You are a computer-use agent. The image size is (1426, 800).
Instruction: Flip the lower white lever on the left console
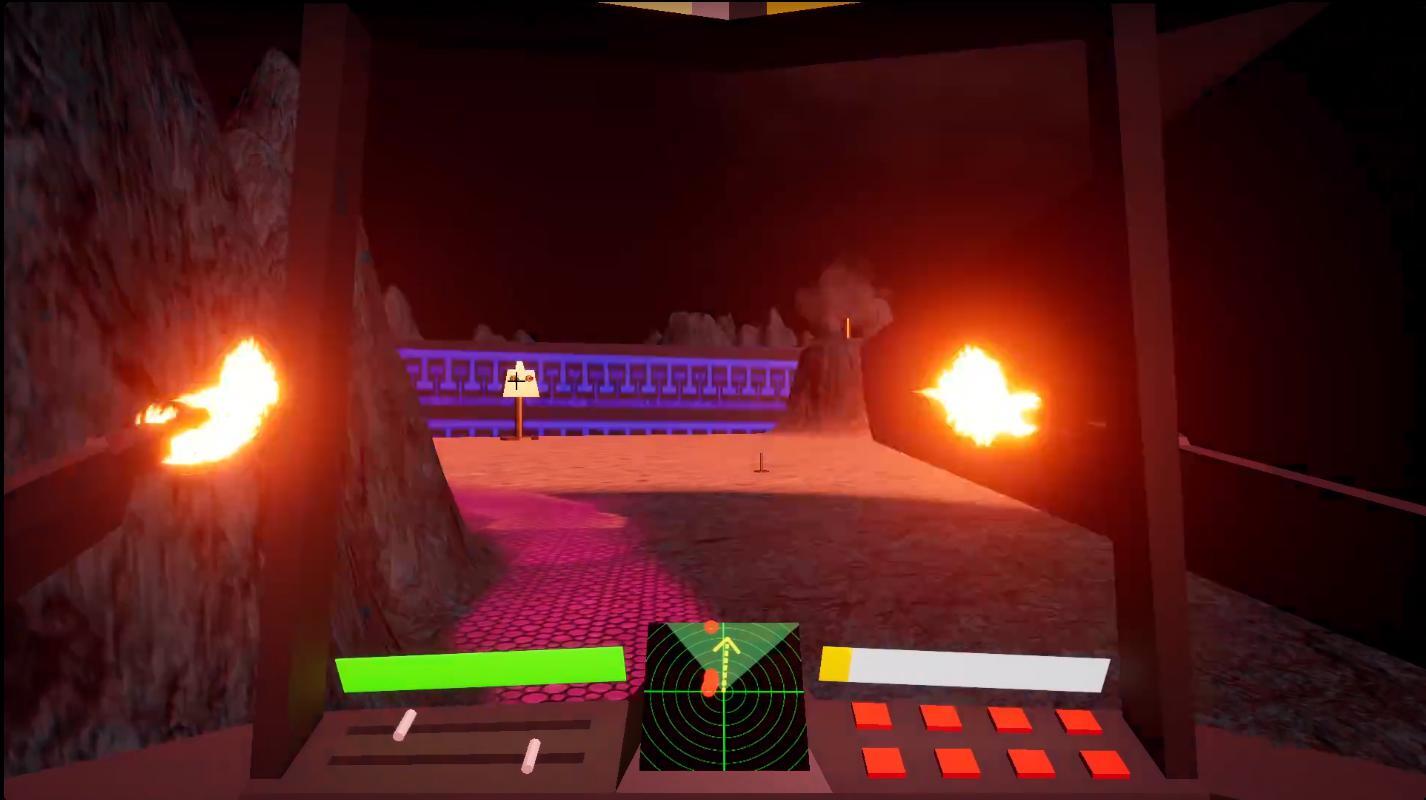pyautogui.click(x=531, y=756)
